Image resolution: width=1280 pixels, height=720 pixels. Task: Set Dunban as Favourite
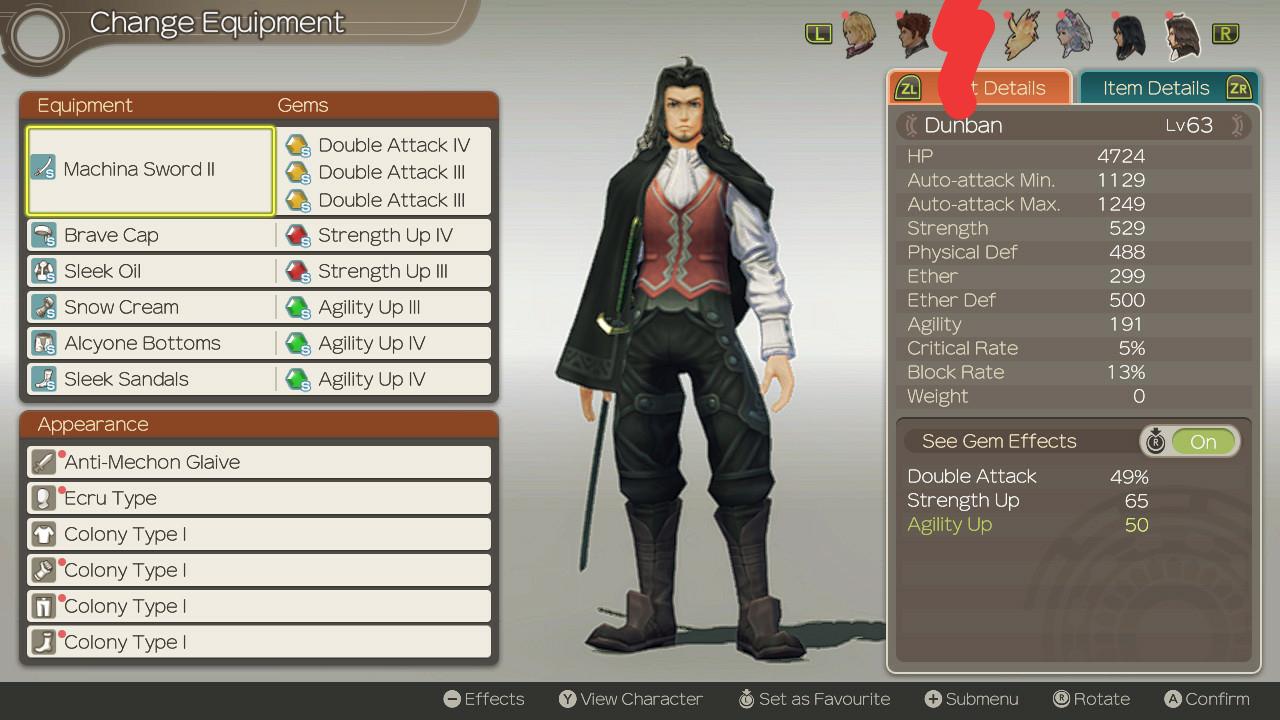point(814,699)
